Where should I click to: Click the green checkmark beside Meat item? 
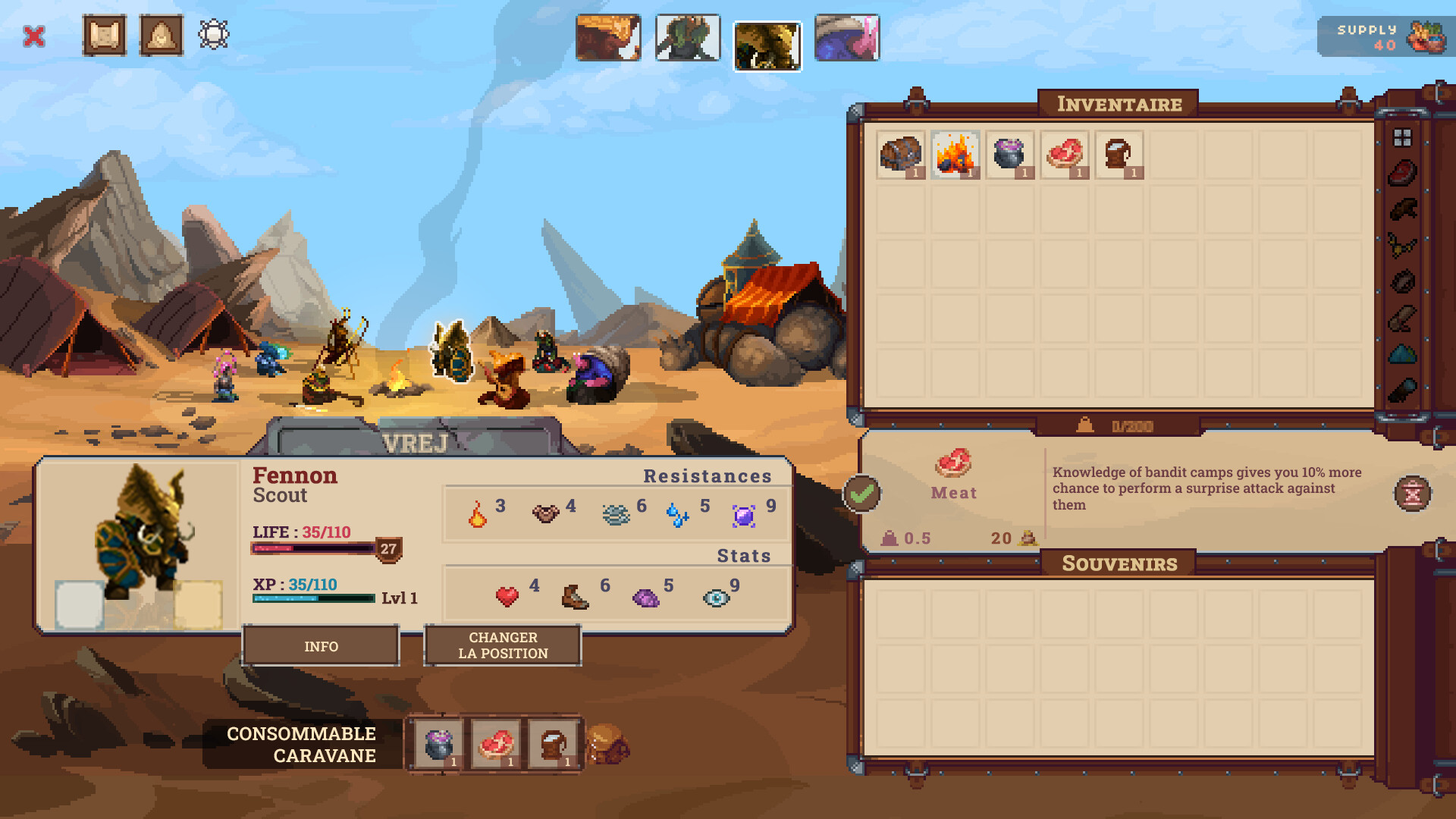pyautogui.click(x=861, y=493)
